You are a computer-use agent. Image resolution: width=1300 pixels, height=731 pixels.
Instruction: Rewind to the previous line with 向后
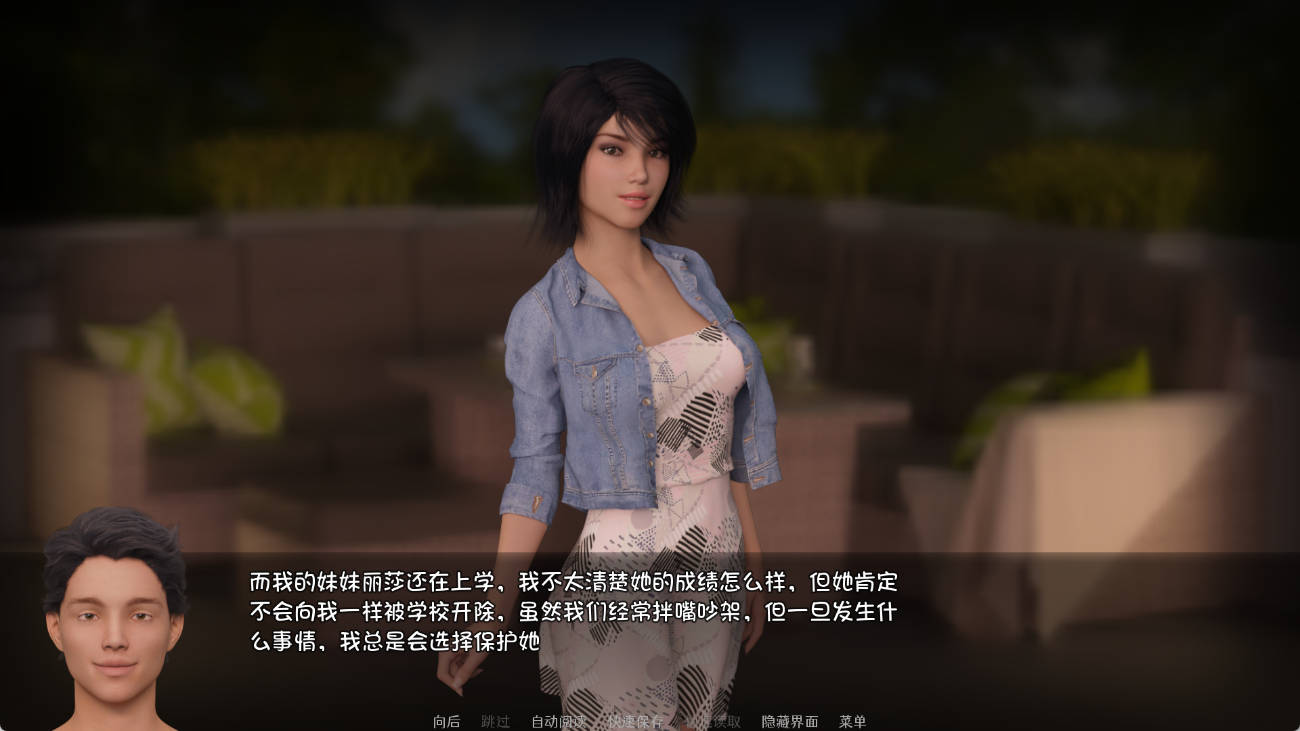click(x=446, y=720)
